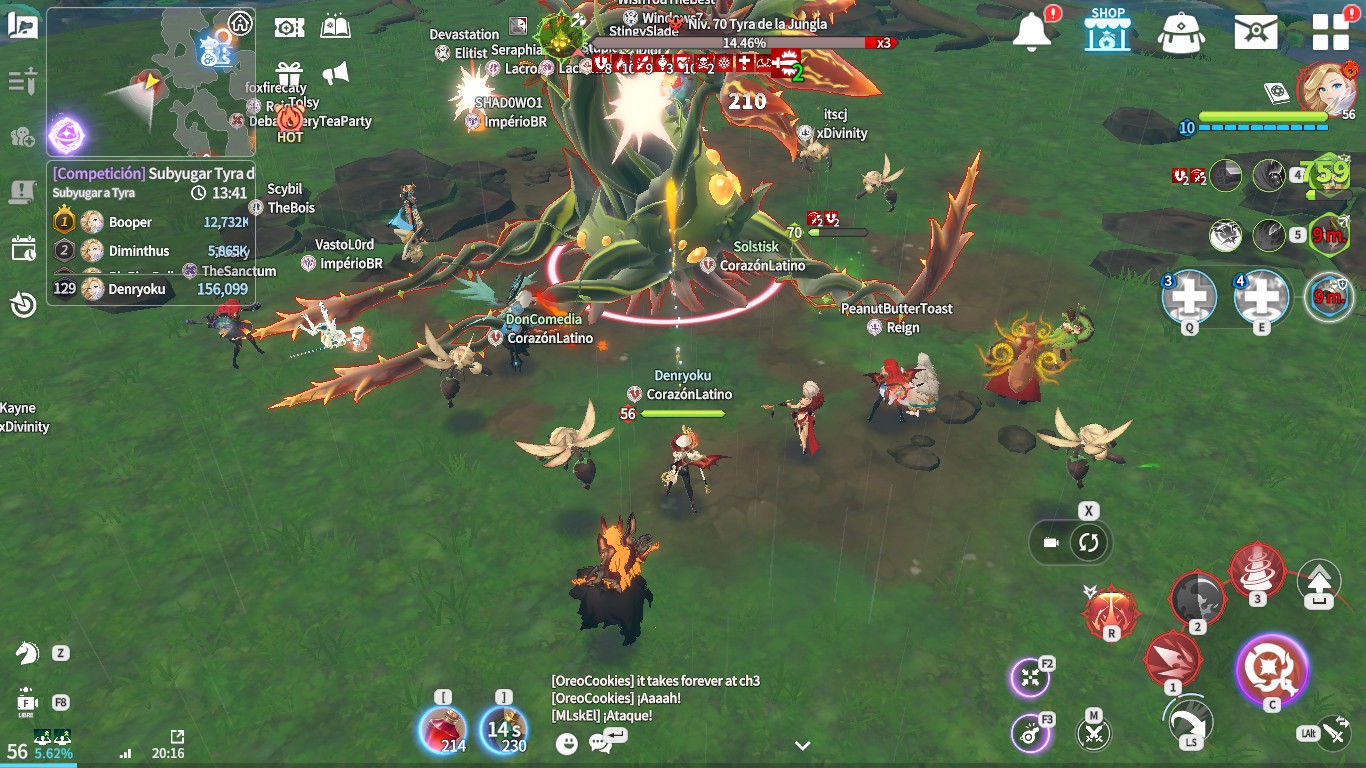The image size is (1366, 768).
Task: Expand the chat with the down arrow
Action: click(802, 745)
